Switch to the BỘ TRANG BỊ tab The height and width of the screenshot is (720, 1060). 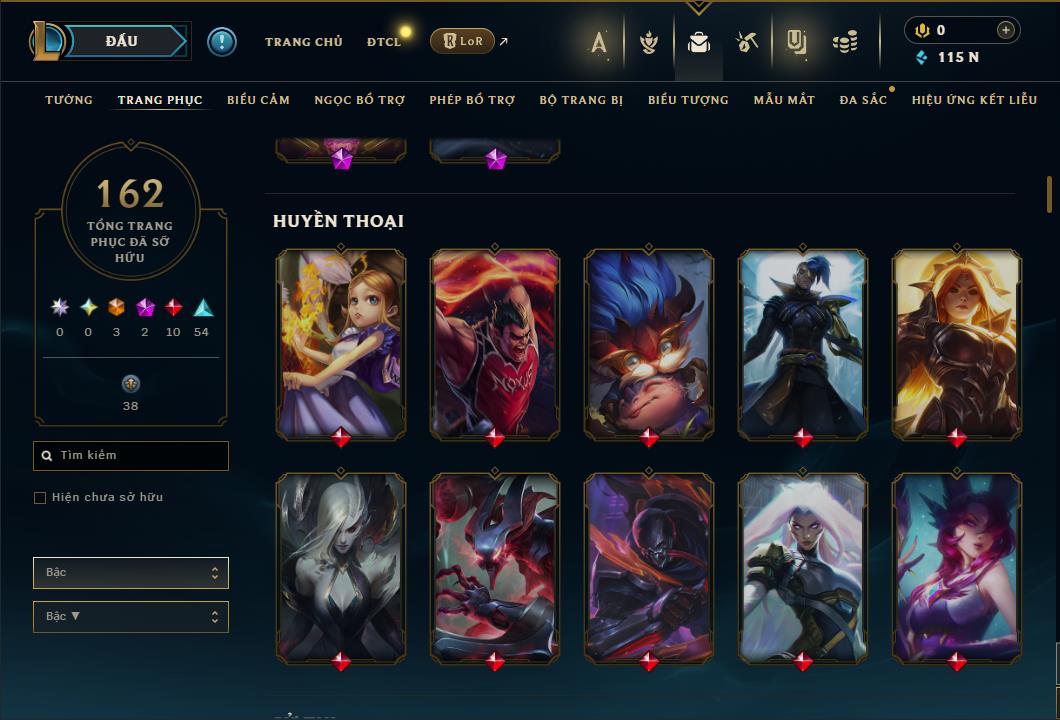(x=581, y=100)
